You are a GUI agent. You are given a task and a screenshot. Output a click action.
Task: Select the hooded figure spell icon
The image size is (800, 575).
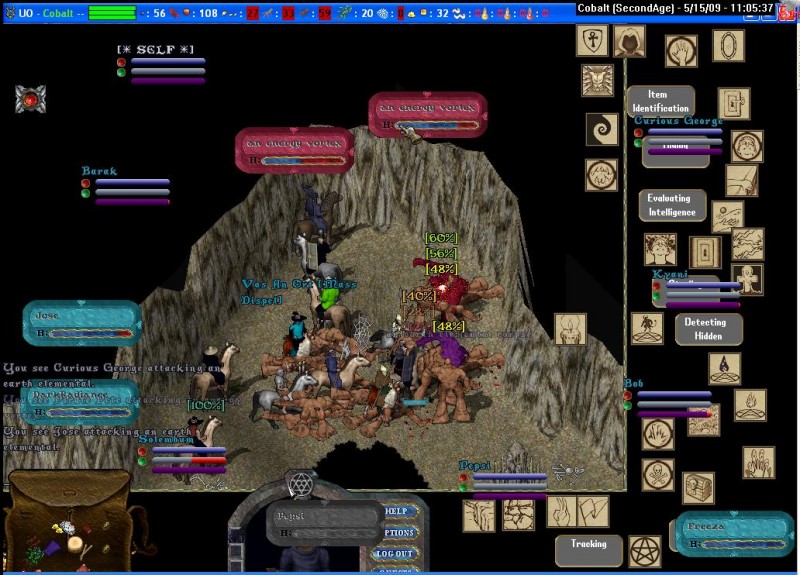(x=629, y=42)
